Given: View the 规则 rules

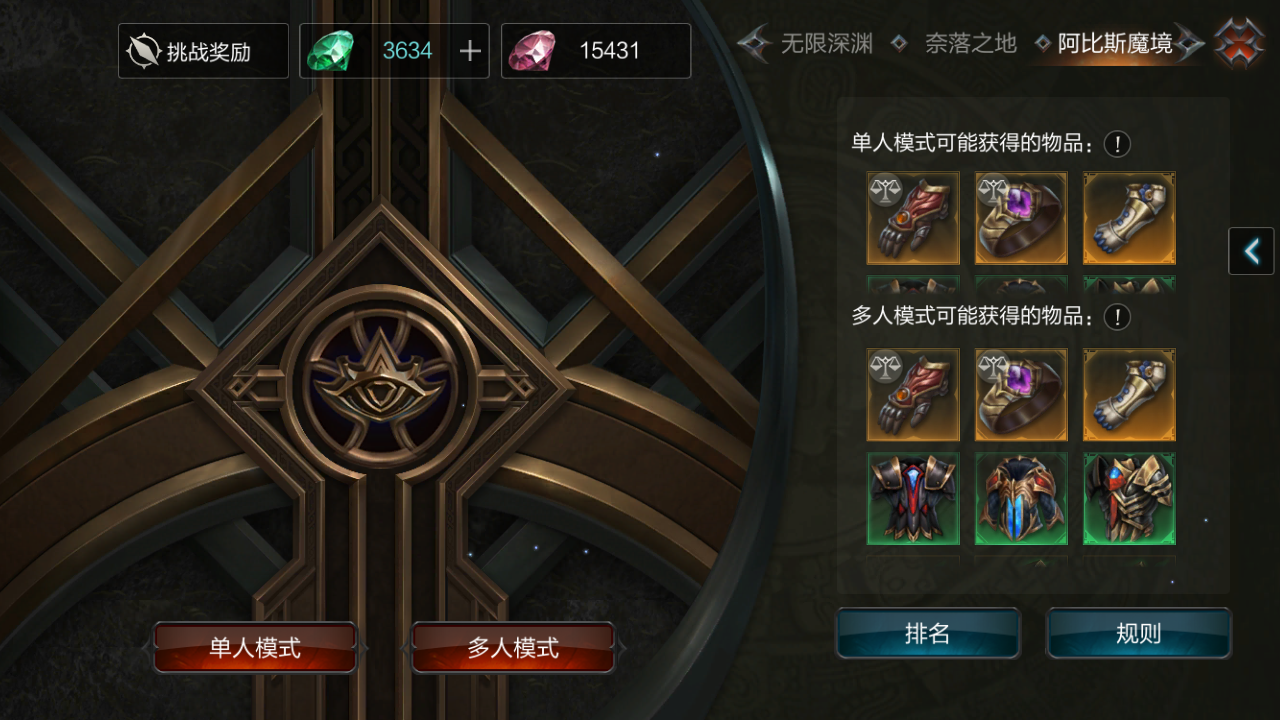Looking at the screenshot, I should pyautogui.click(x=1138, y=633).
